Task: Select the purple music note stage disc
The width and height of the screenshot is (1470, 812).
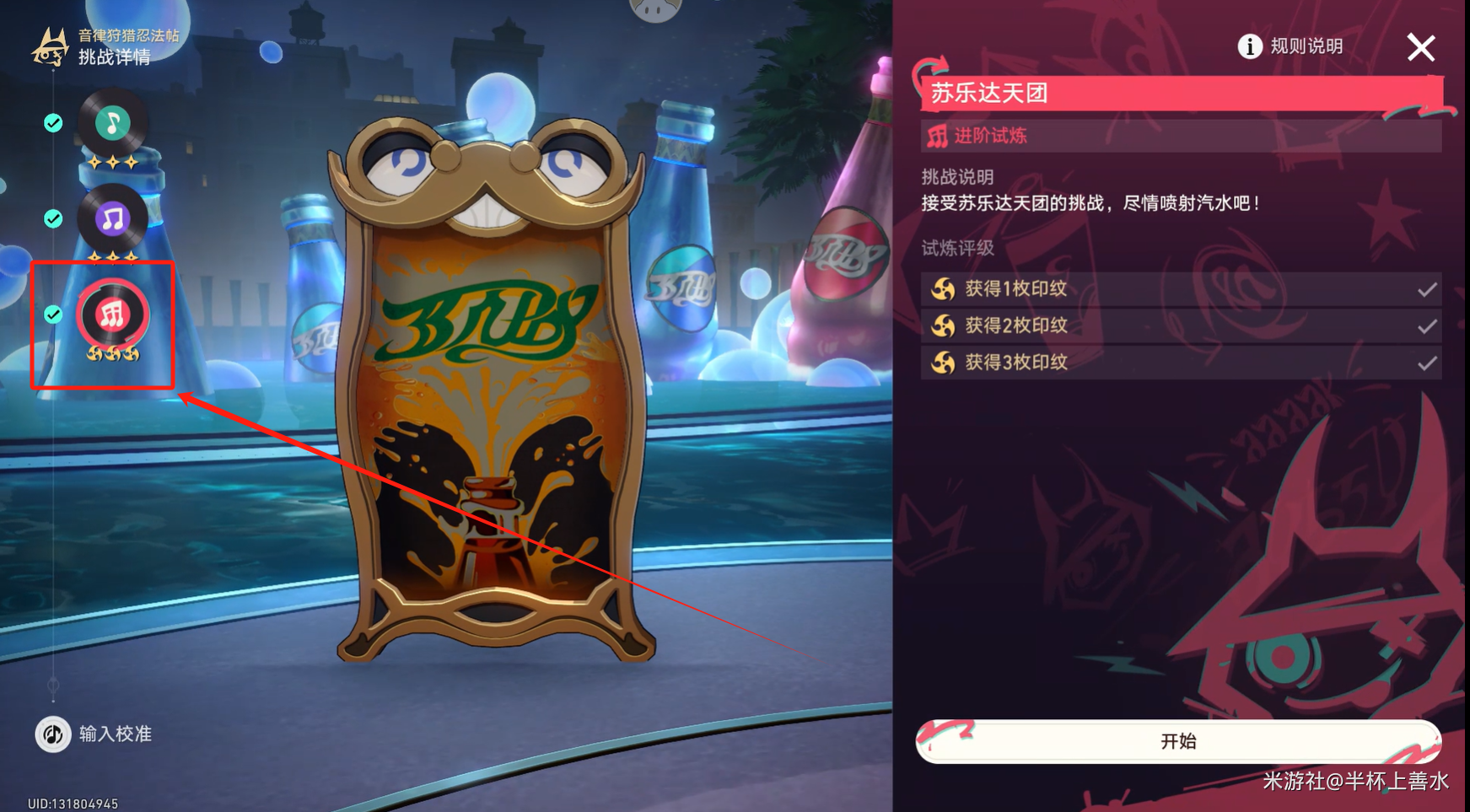Action: (113, 219)
